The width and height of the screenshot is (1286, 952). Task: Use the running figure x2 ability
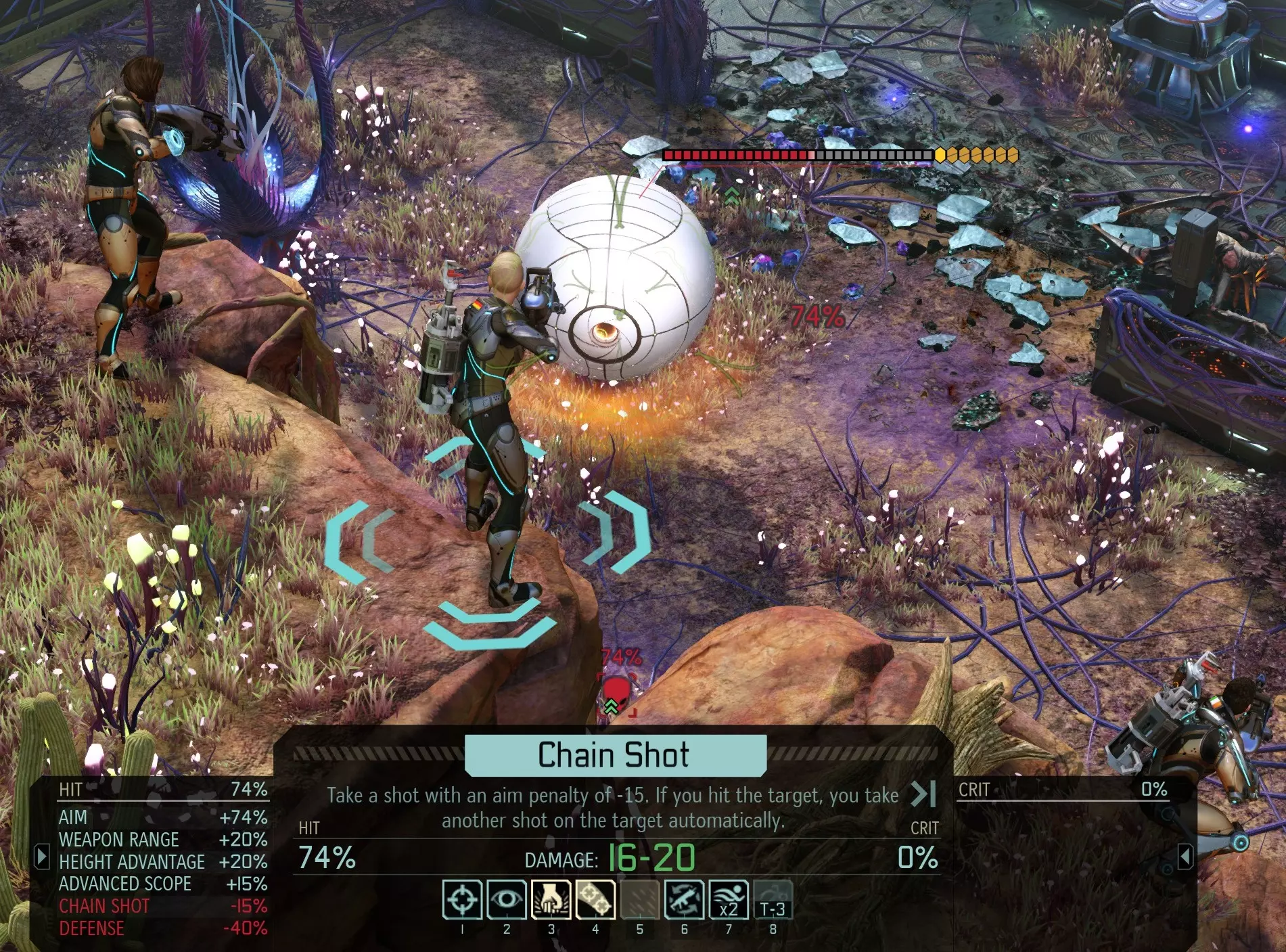(729, 900)
